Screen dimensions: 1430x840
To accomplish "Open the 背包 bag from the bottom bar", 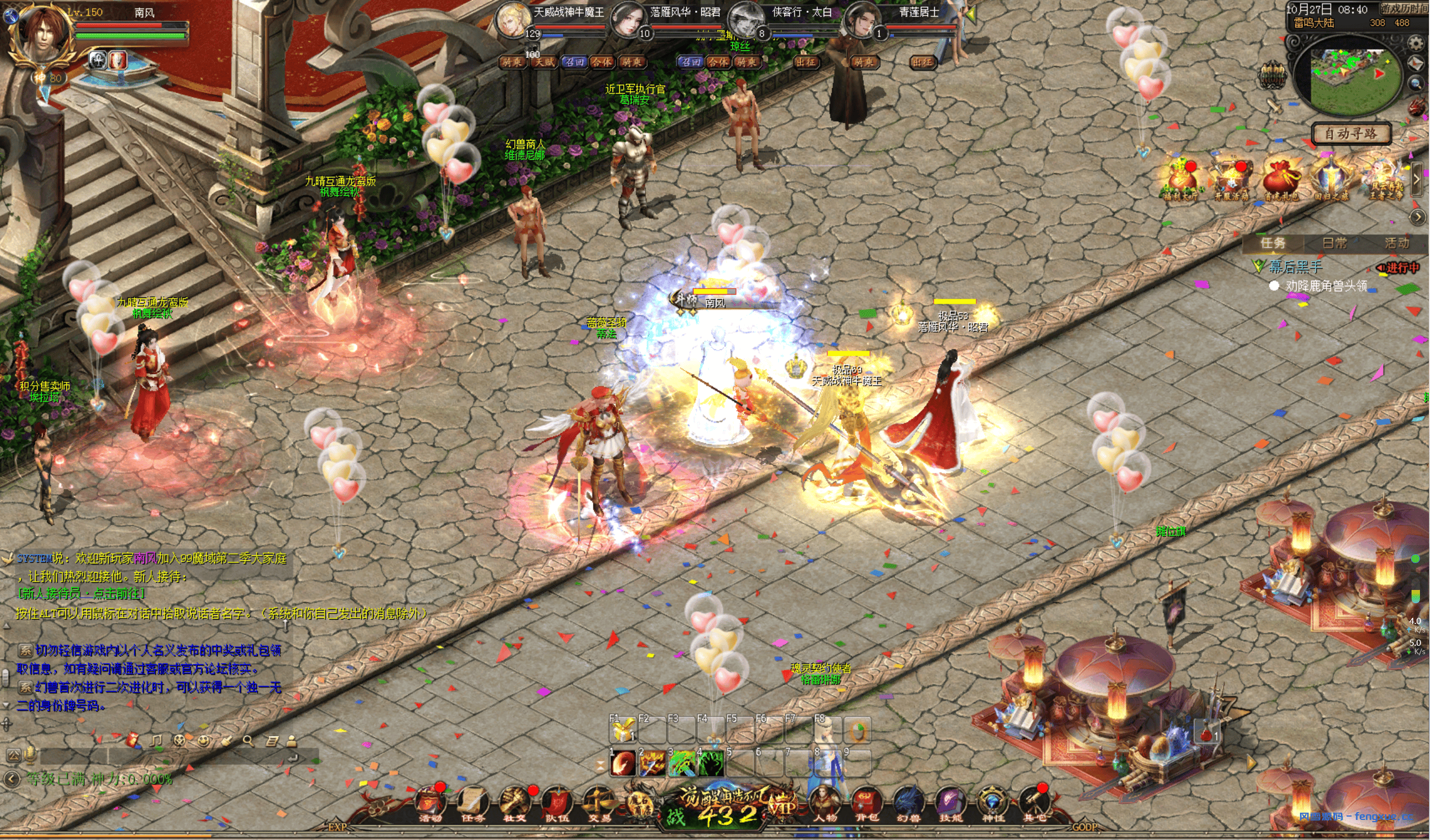I will [865, 803].
